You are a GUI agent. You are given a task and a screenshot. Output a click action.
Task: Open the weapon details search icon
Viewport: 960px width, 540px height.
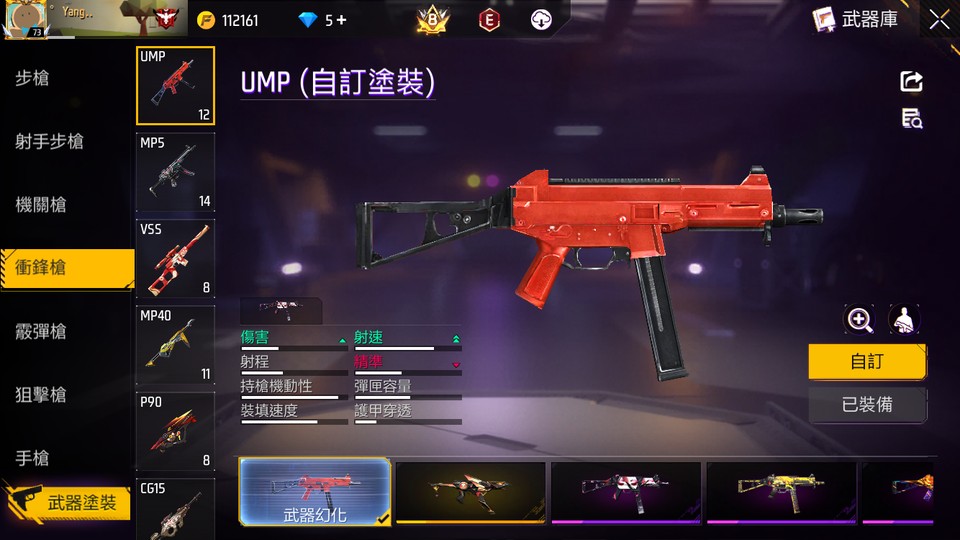(x=911, y=119)
